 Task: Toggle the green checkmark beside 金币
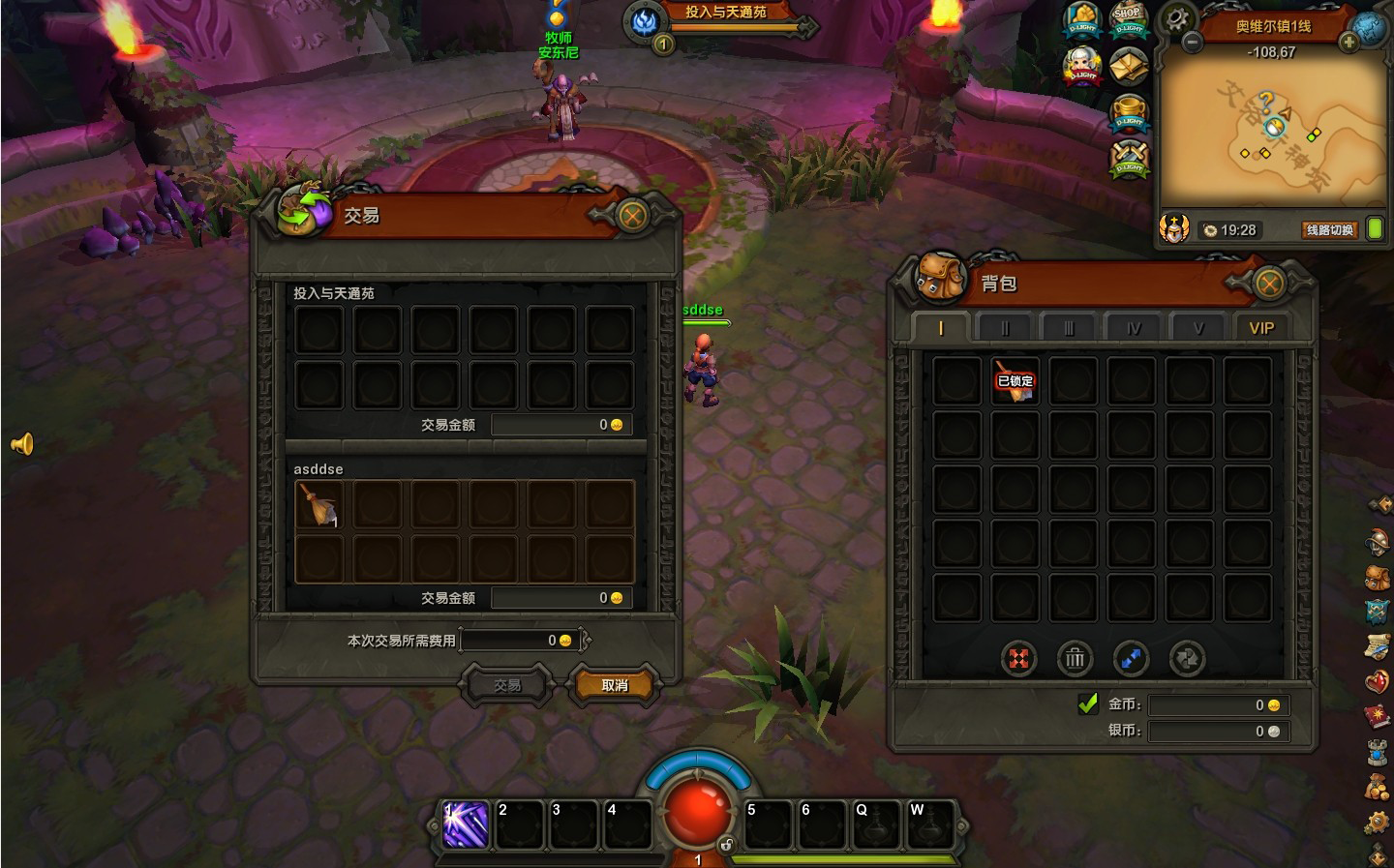point(1088,704)
